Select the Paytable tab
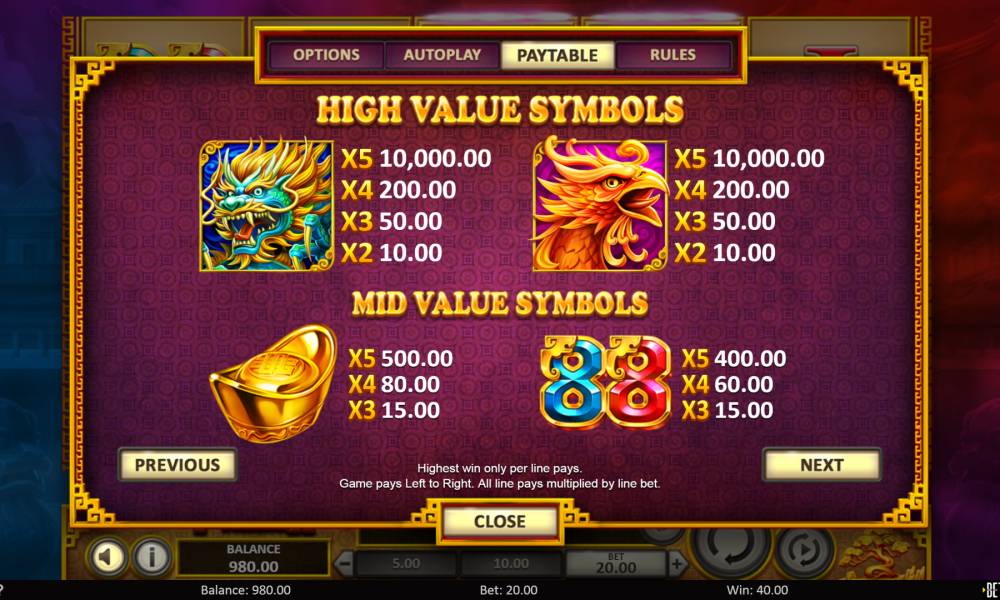This screenshot has width=1000, height=600. click(x=557, y=55)
